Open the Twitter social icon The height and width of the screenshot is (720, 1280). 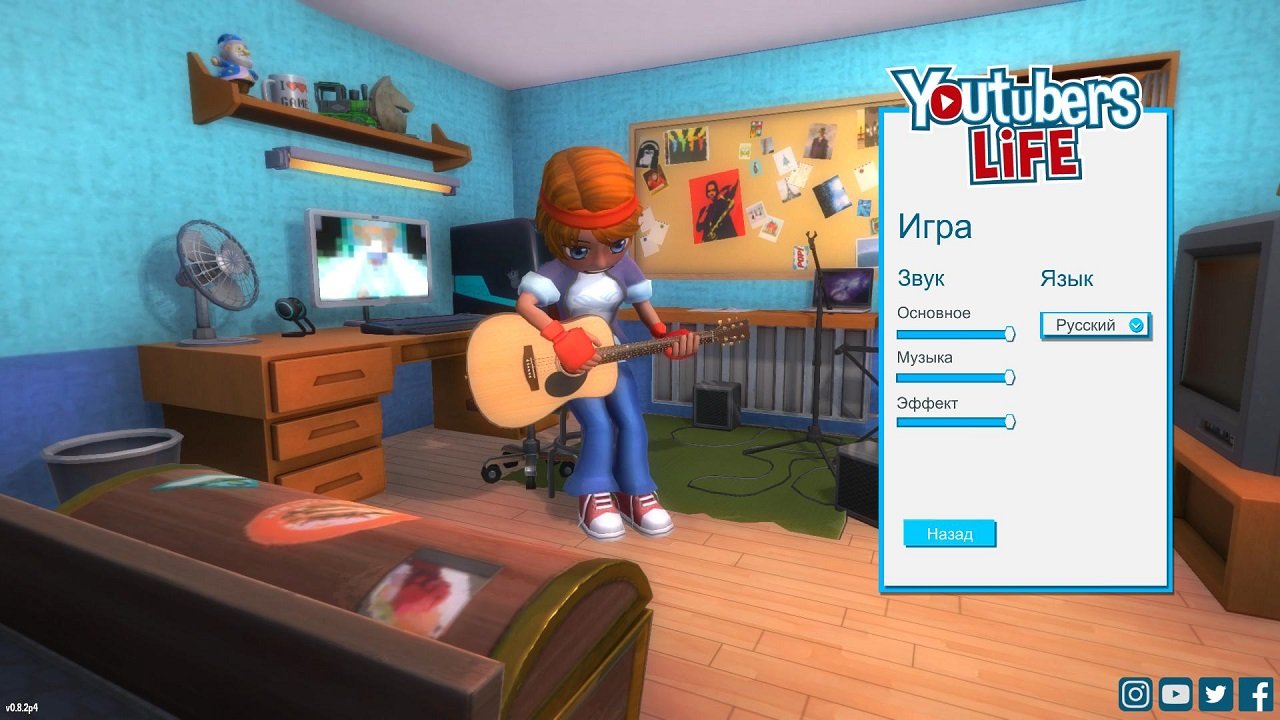click(x=1214, y=693)
